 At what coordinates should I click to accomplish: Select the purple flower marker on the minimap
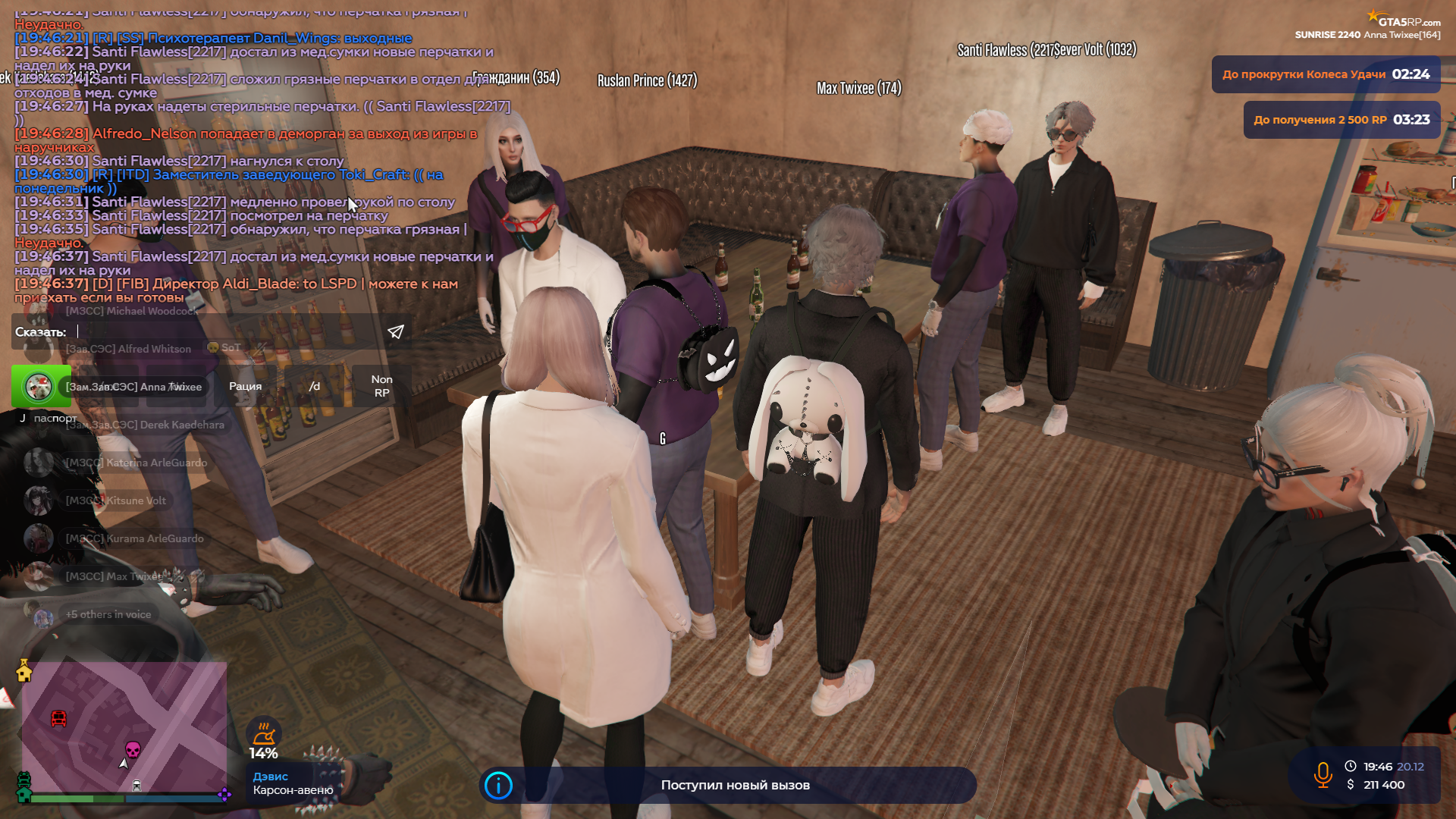coord(224,794)
